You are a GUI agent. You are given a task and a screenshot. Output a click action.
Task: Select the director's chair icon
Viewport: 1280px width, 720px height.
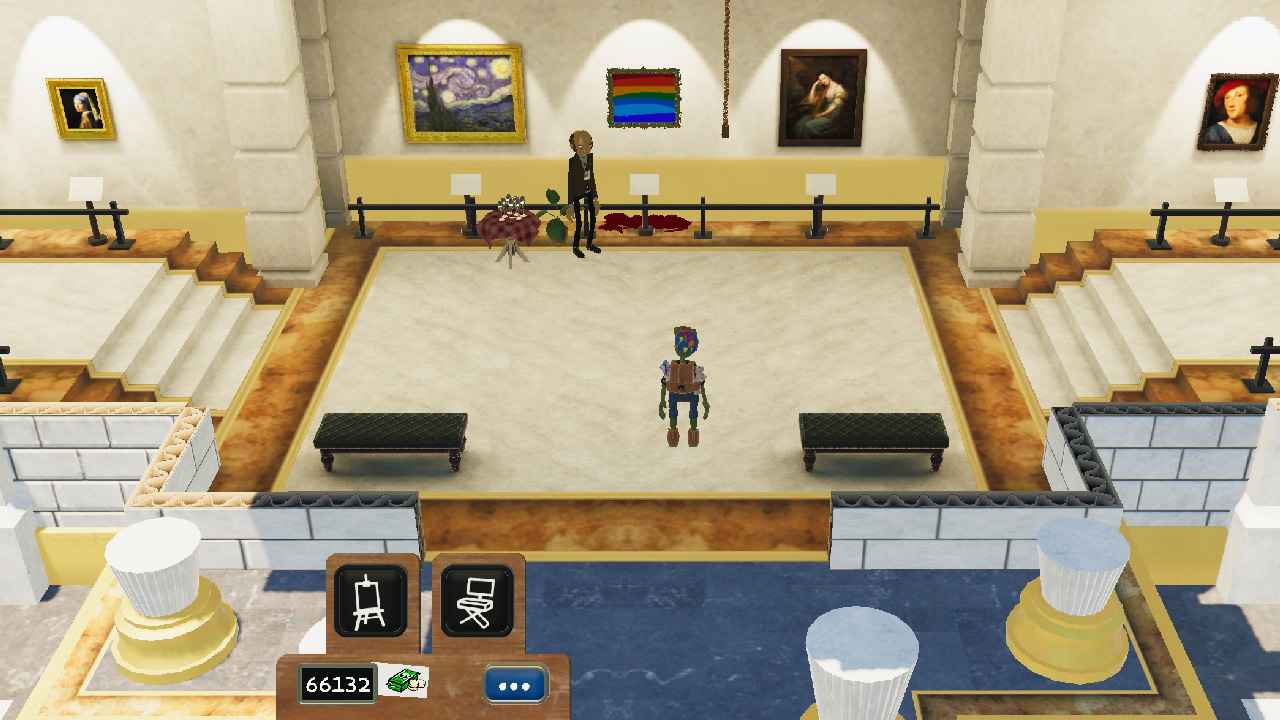click(x=479, y=600)
